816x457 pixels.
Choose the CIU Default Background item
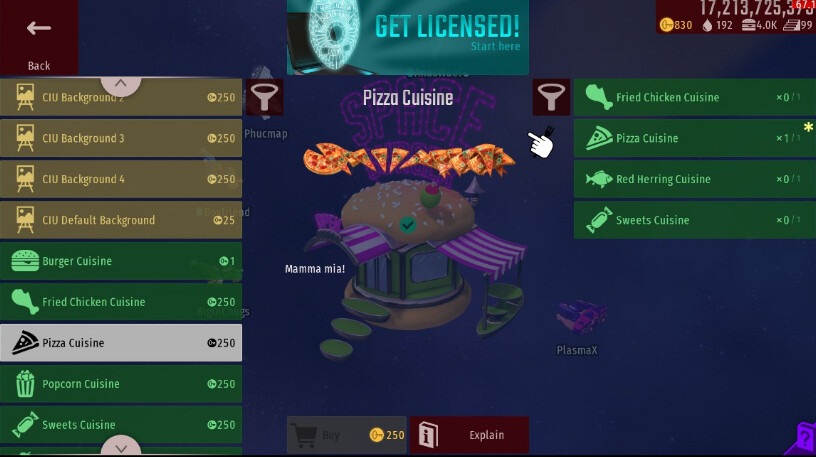[121, 220]
